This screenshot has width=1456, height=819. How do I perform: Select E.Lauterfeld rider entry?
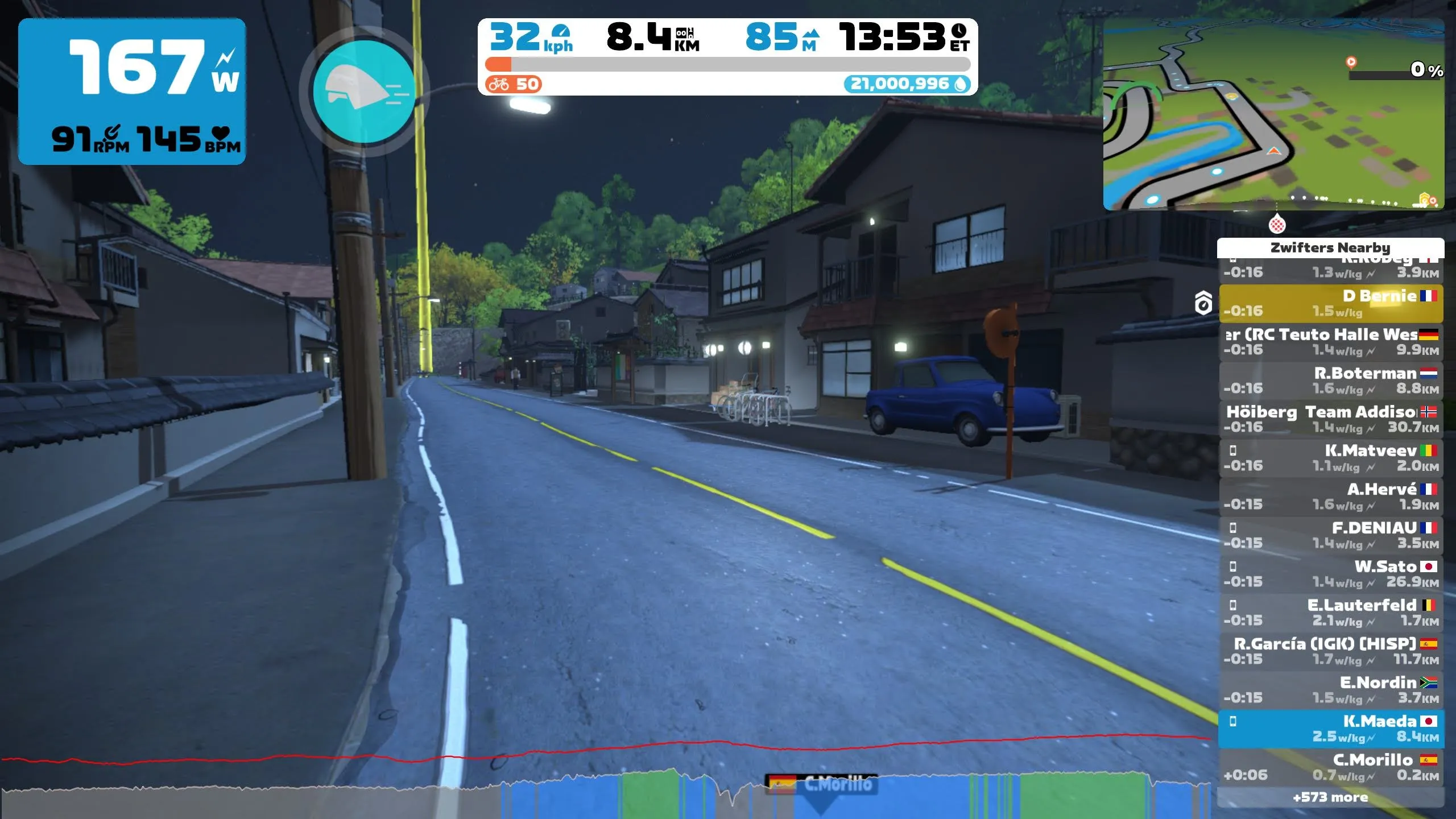click(x=1330, y=613)
